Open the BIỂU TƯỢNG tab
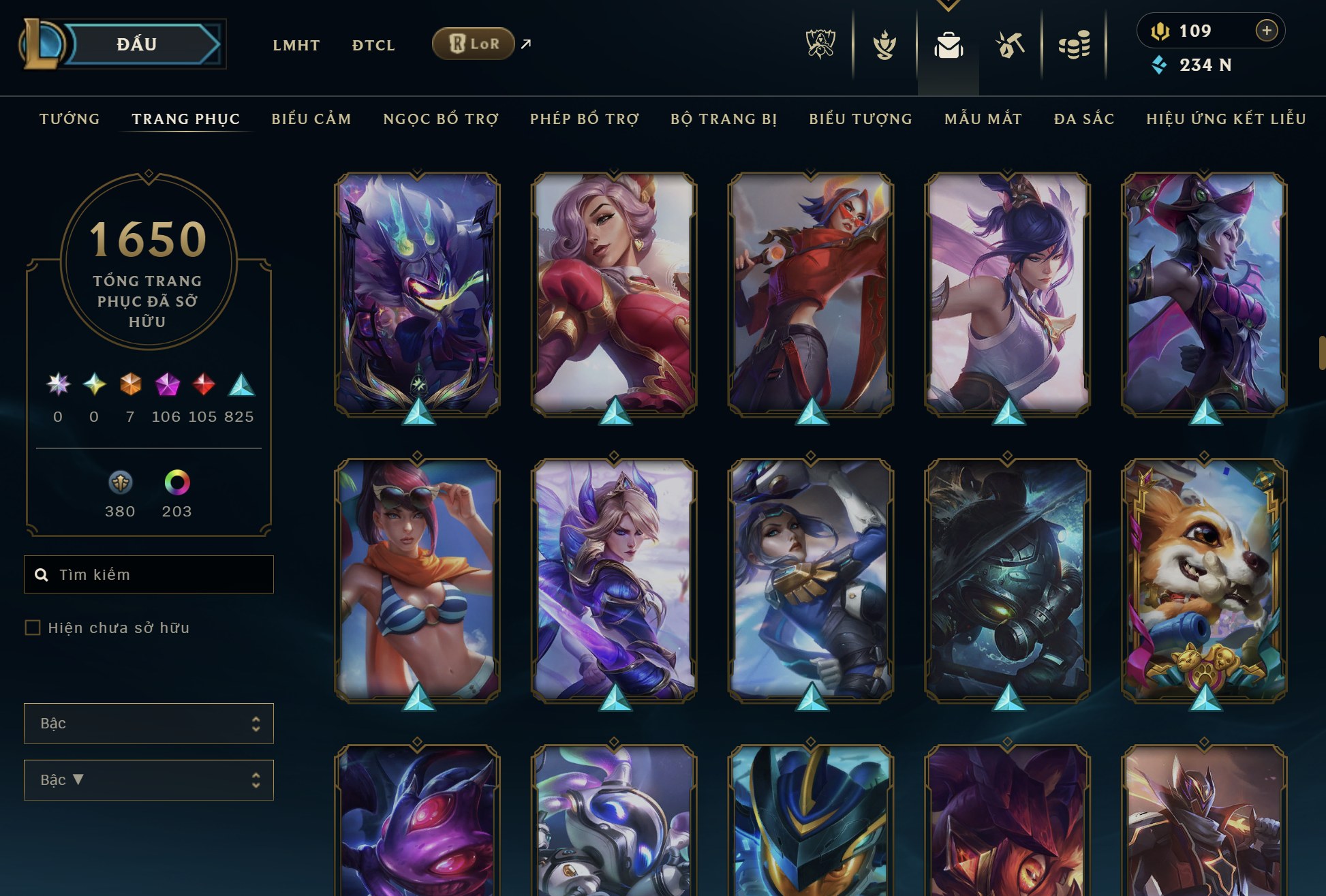1326x896 pixels. point(860,118)
